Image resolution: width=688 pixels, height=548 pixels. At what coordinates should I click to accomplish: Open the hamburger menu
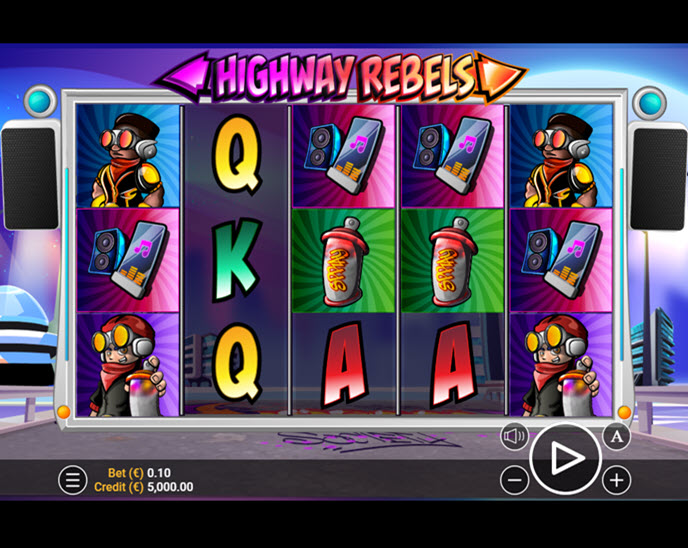72,480
